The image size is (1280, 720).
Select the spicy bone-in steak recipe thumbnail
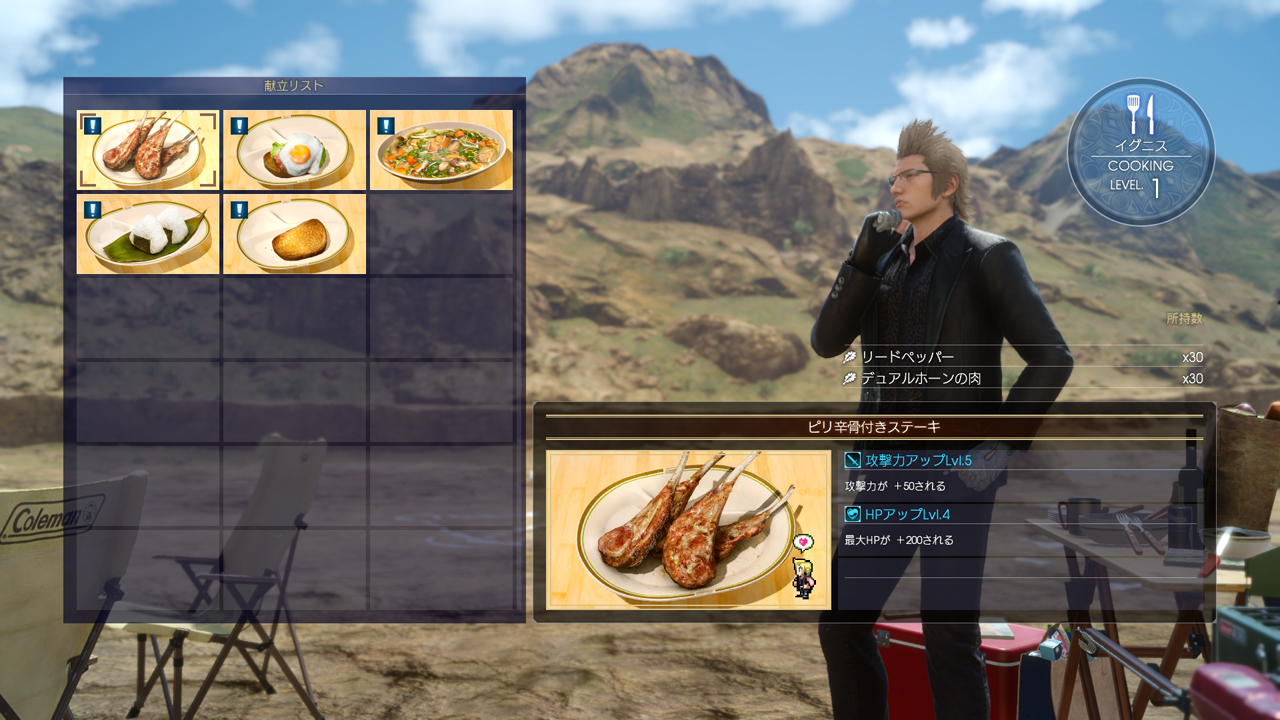pyautogui.click(x=146, y=150)
